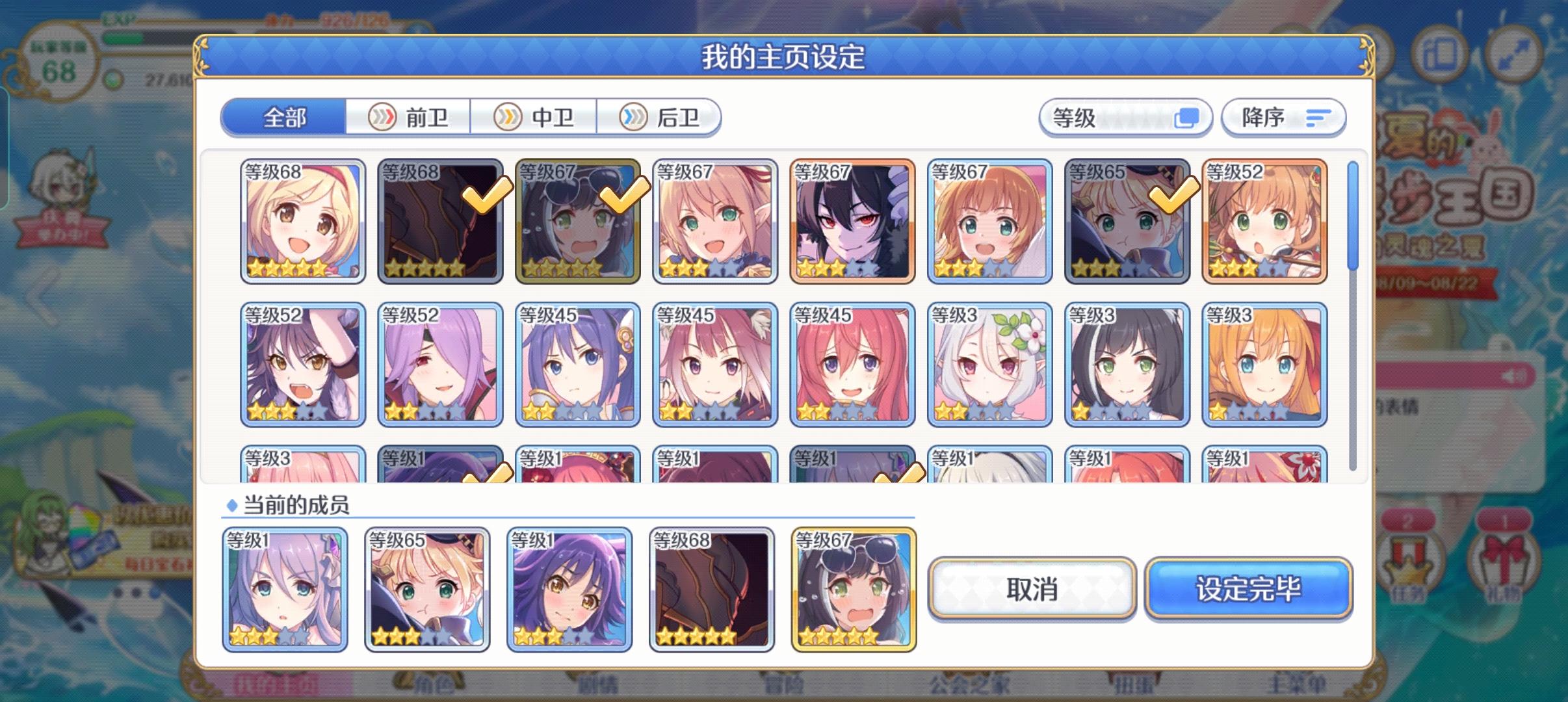Toggle 降序 descending sort order
Image resolution: width=1568 pixels, height=702 pixels.
[x=1284, y=118]
